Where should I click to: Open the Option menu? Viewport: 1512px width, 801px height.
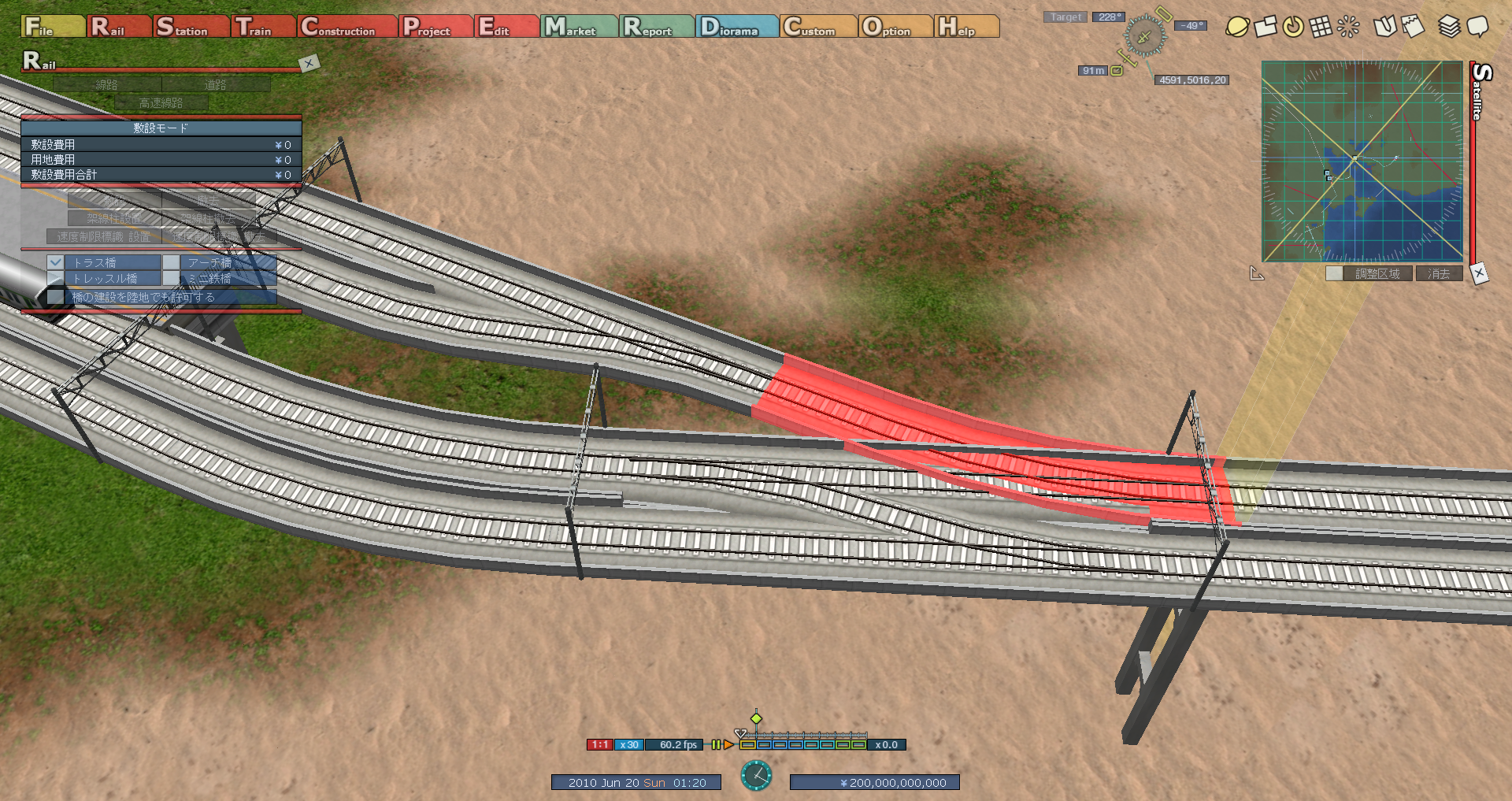[895, 27]
